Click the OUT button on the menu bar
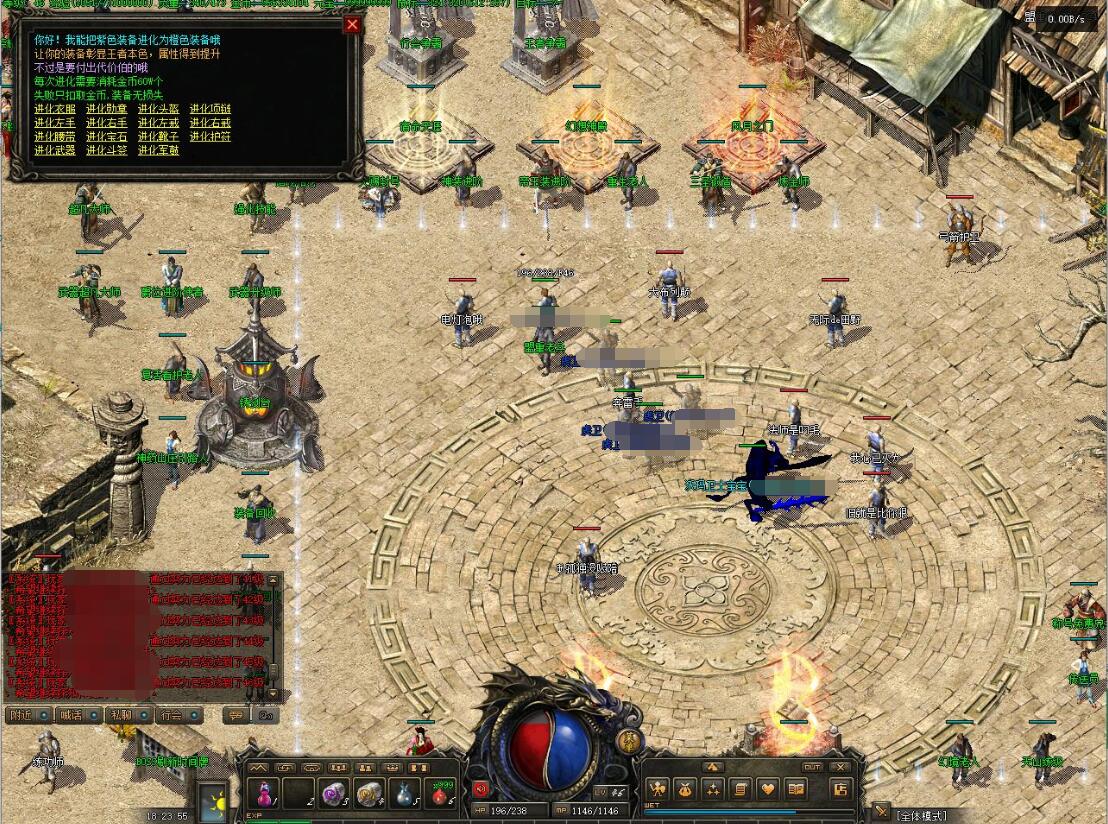1108x824 pixels. pos(812,767)
